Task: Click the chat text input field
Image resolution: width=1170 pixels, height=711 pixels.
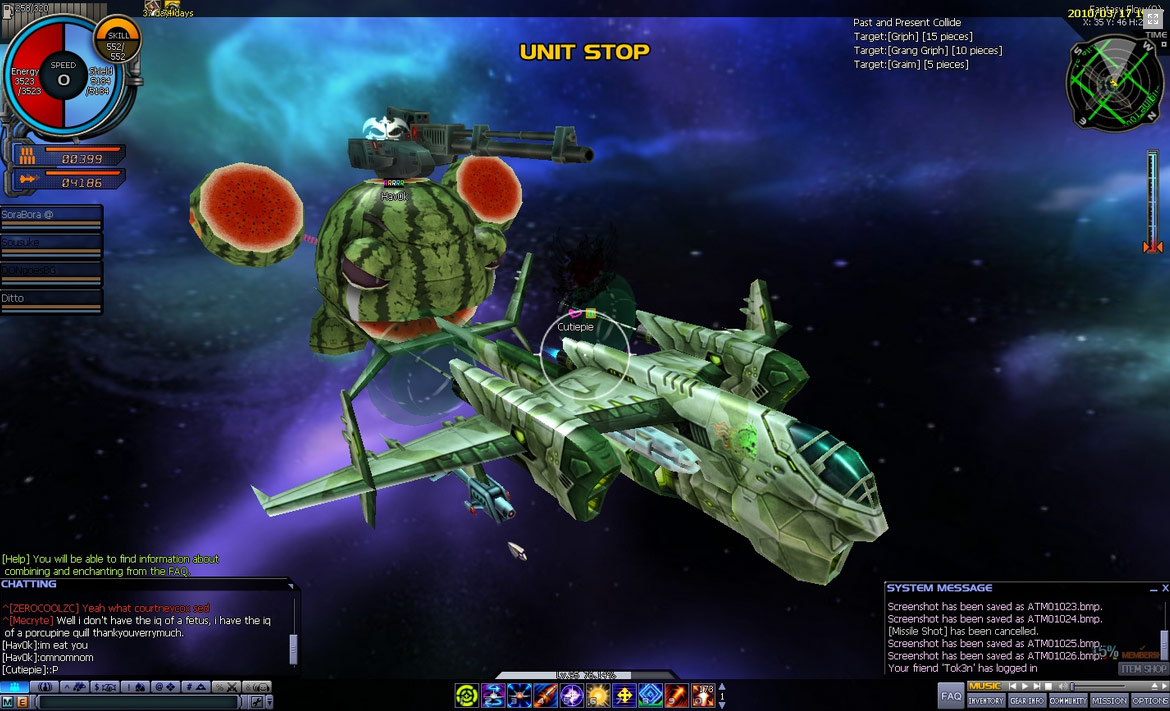Action: pos(140,703)
